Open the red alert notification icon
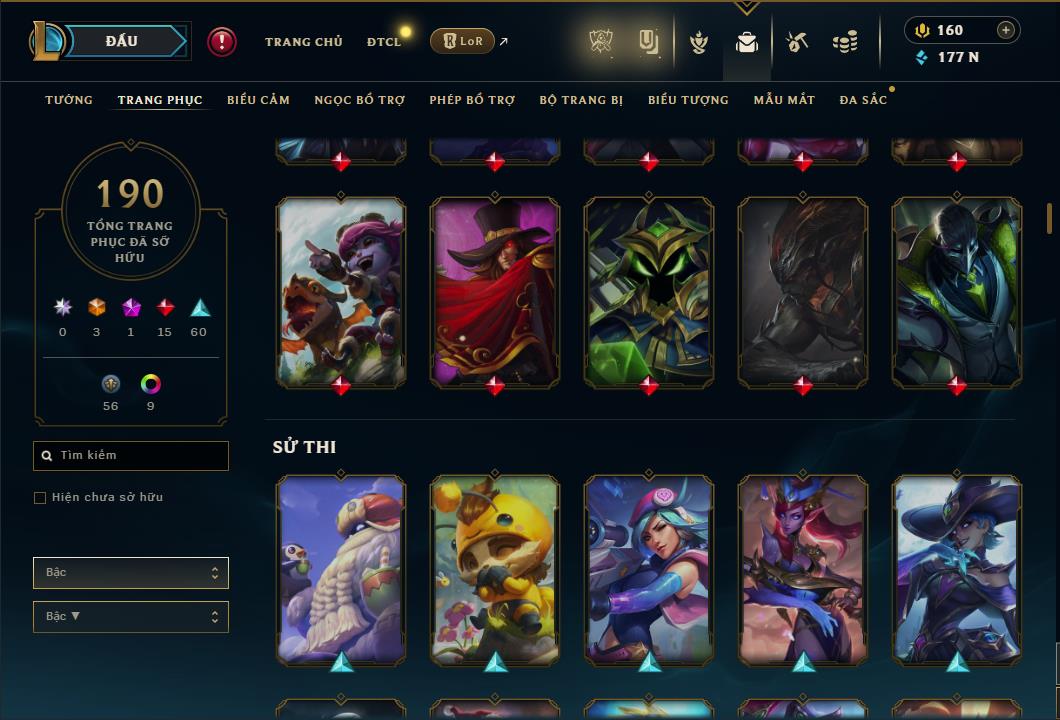Screen dimensions: 1060x720 pyautogui.click(x=222, y=41)
